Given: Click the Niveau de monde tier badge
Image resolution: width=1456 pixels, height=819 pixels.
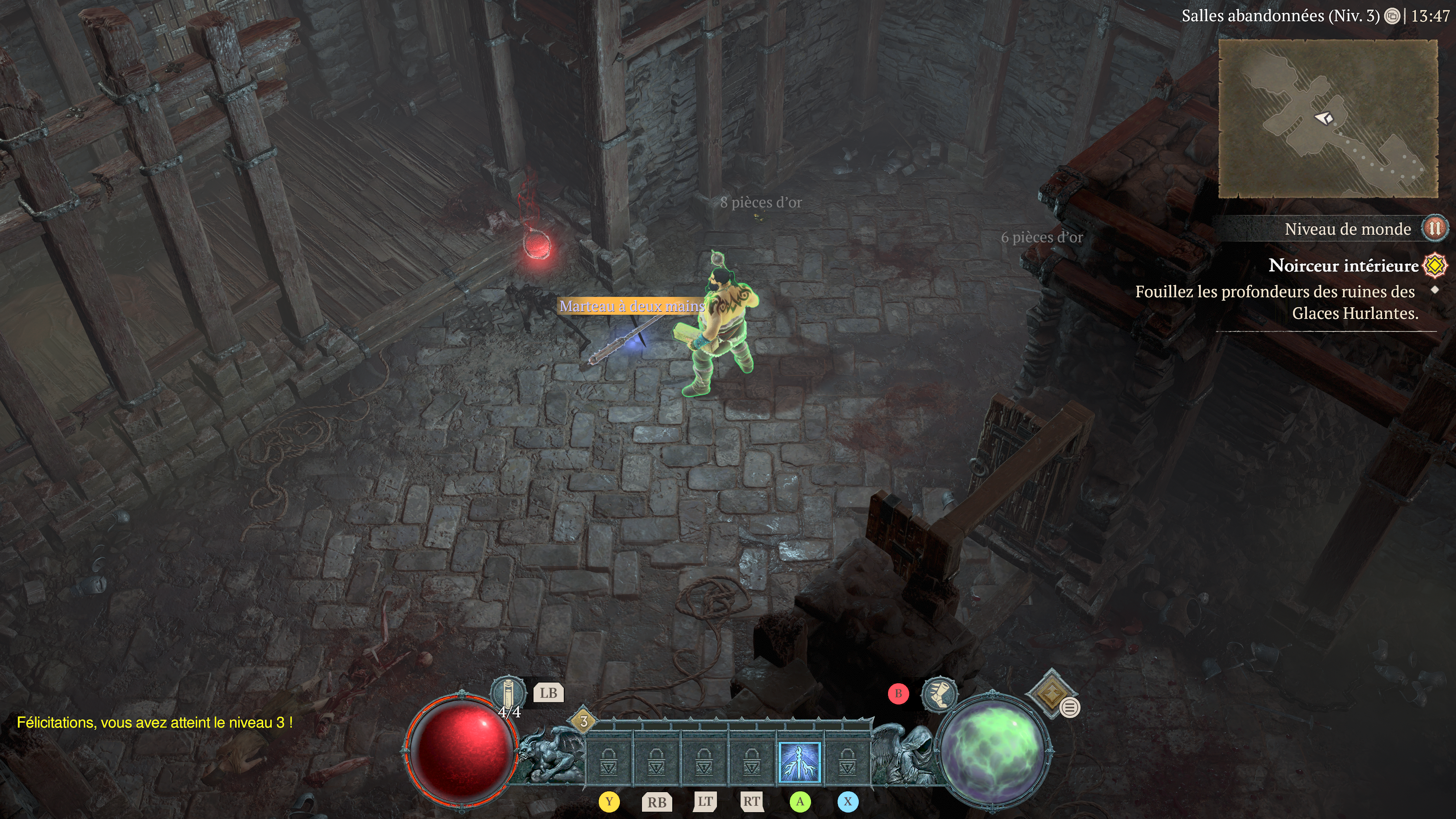Looking at the screenshot, I should [1434, 228].
